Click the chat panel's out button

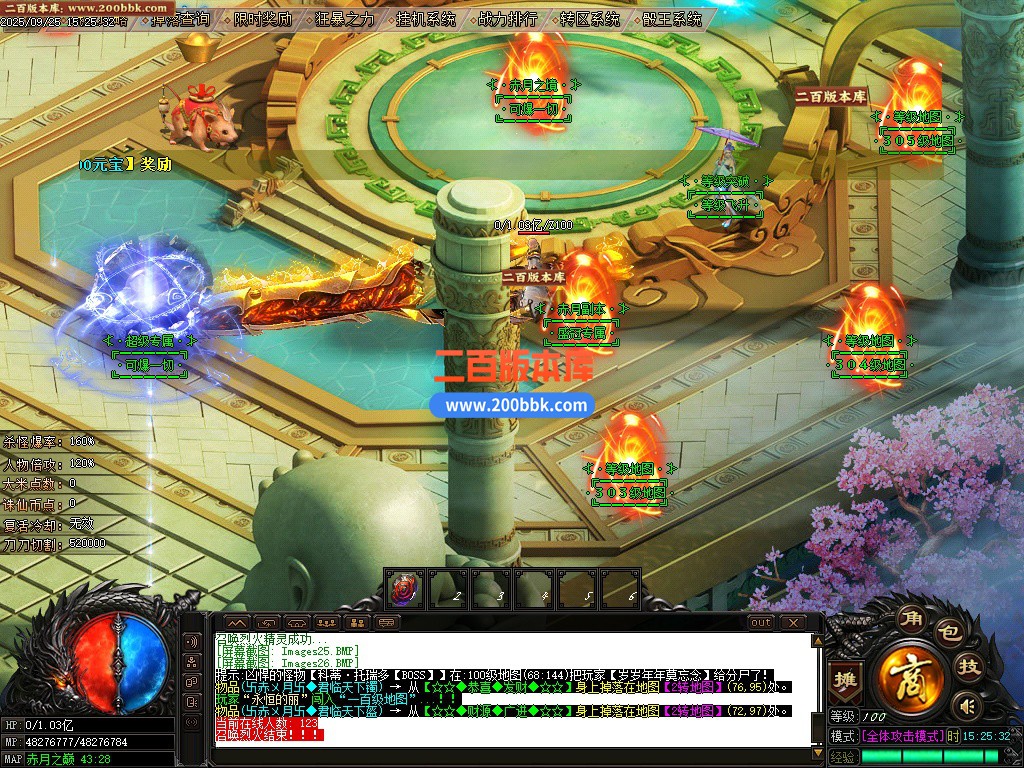[761, 622]
